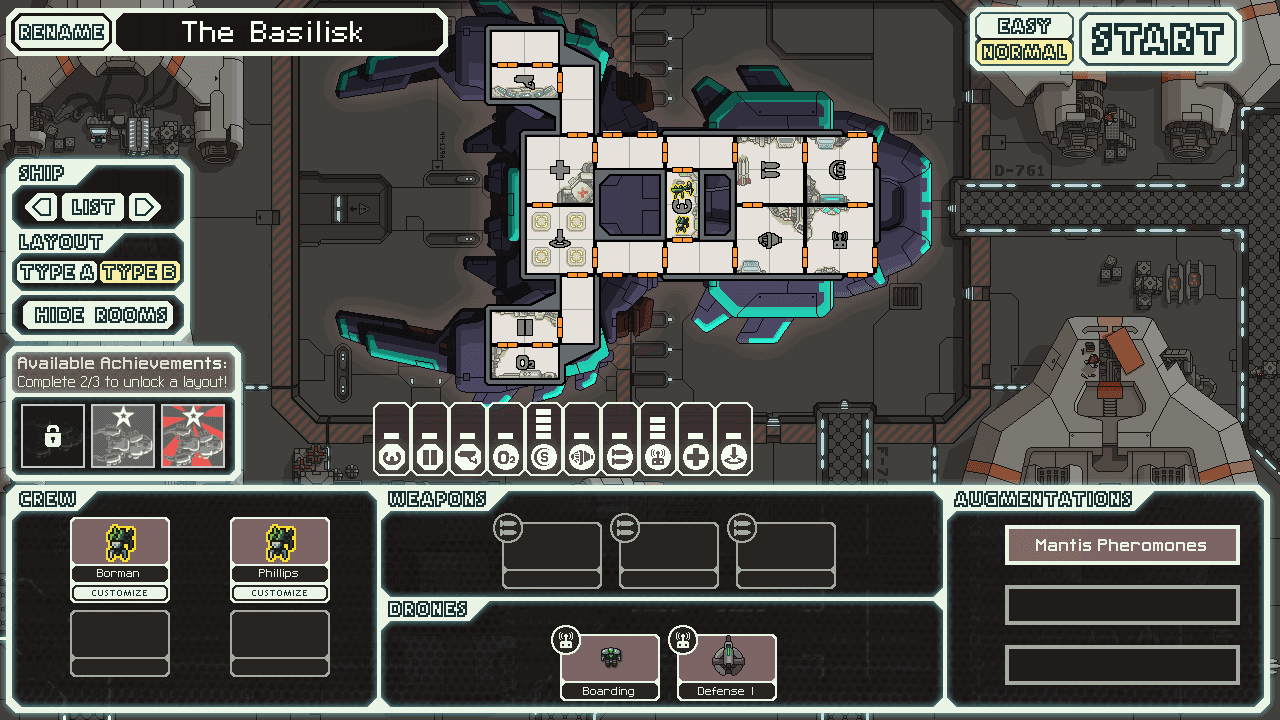Go to previous ship with left arrow
The width and height of the screenshot is (1280, 720).
[41, 208]
